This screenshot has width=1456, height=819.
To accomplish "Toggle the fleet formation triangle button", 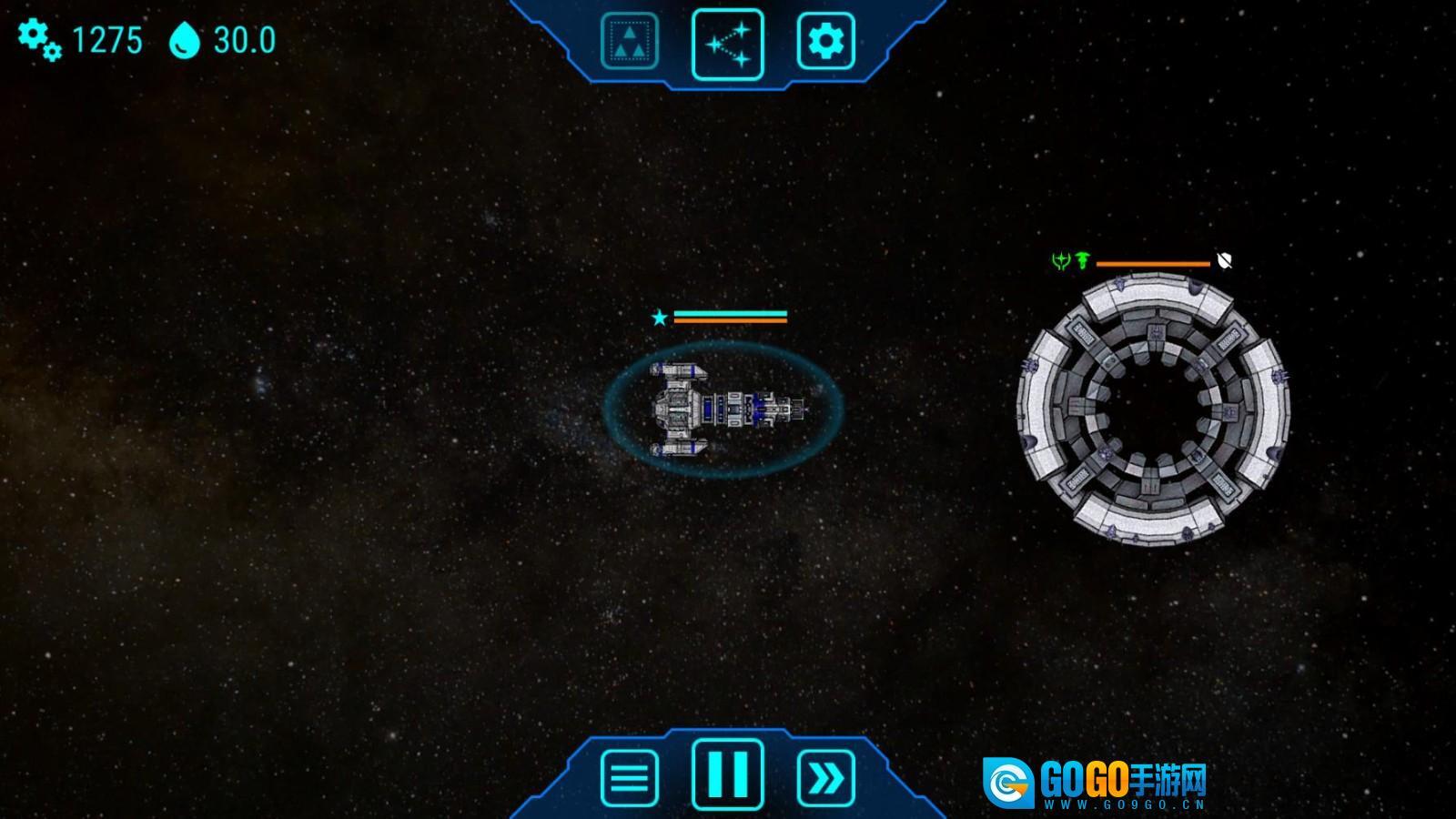I will coord(630,41).
